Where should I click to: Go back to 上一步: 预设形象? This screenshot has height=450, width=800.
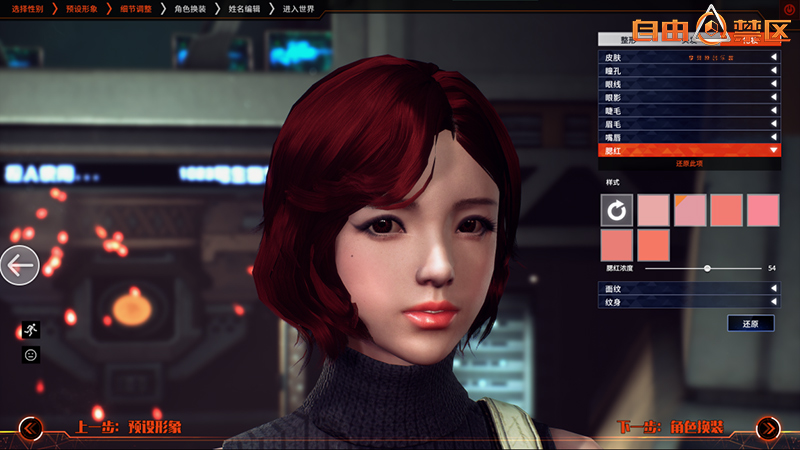pos(126,428)
